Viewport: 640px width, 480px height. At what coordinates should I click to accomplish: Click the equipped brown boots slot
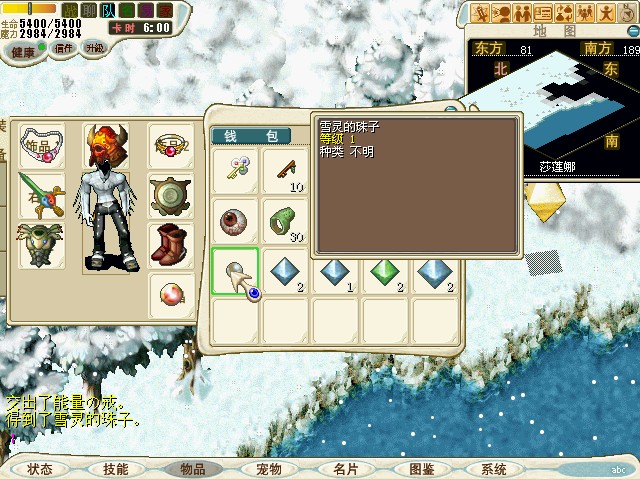click(170, 243)
